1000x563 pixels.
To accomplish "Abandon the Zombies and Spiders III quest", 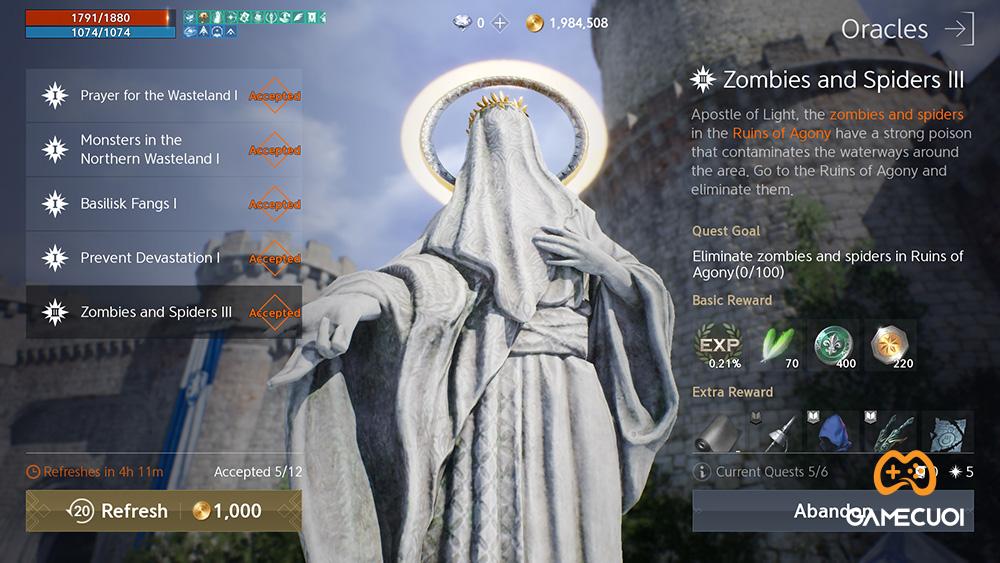I will (832, 511).
